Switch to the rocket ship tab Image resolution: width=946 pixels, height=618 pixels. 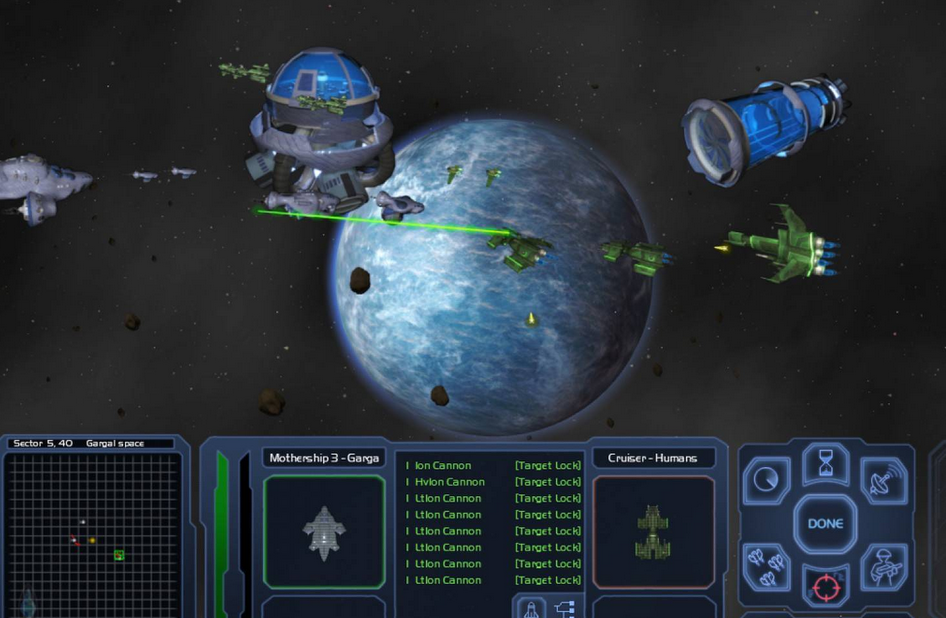pos(531,608)
